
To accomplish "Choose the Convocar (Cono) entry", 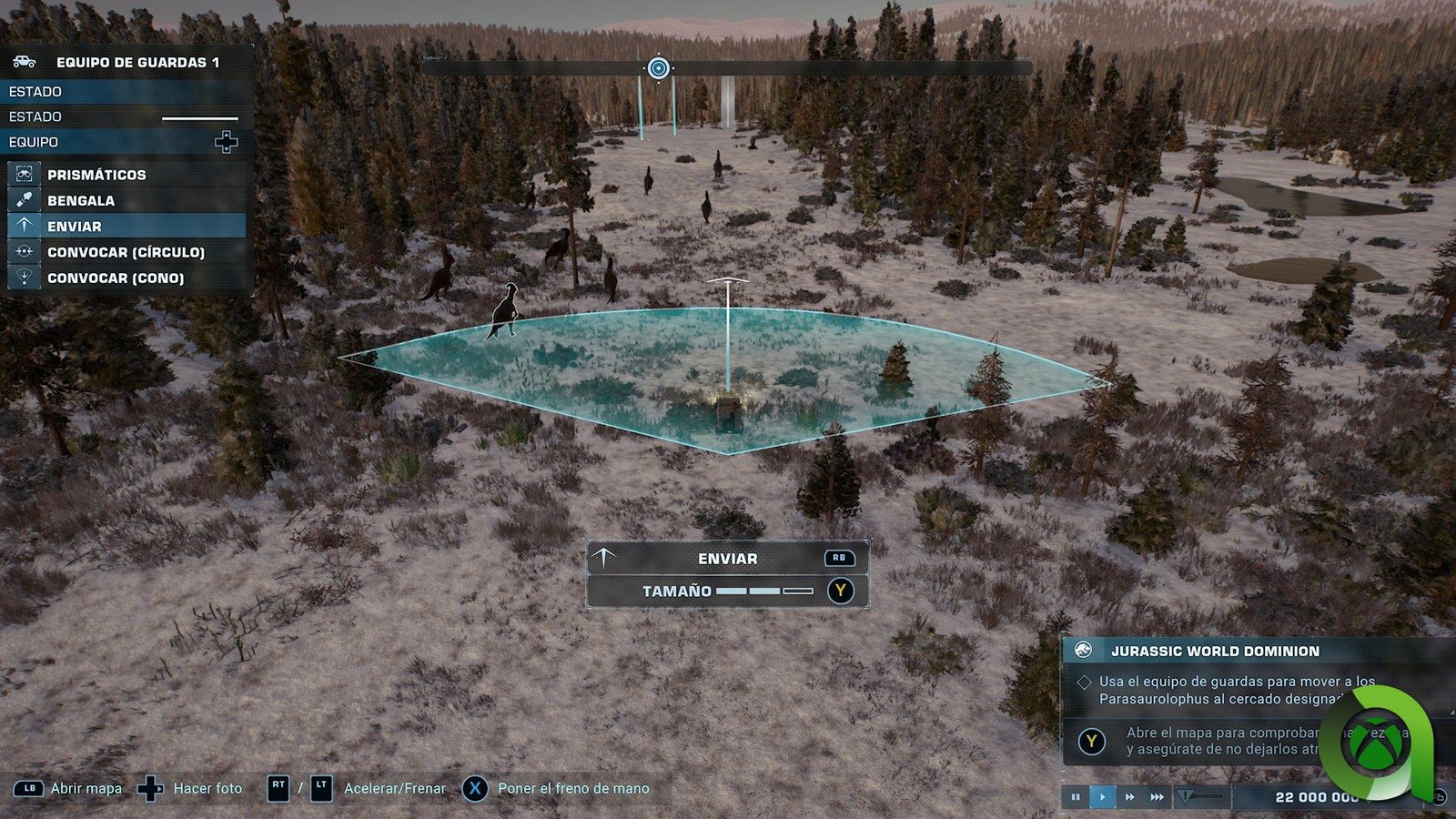I will pyautogui.click(x=116, y=278).
